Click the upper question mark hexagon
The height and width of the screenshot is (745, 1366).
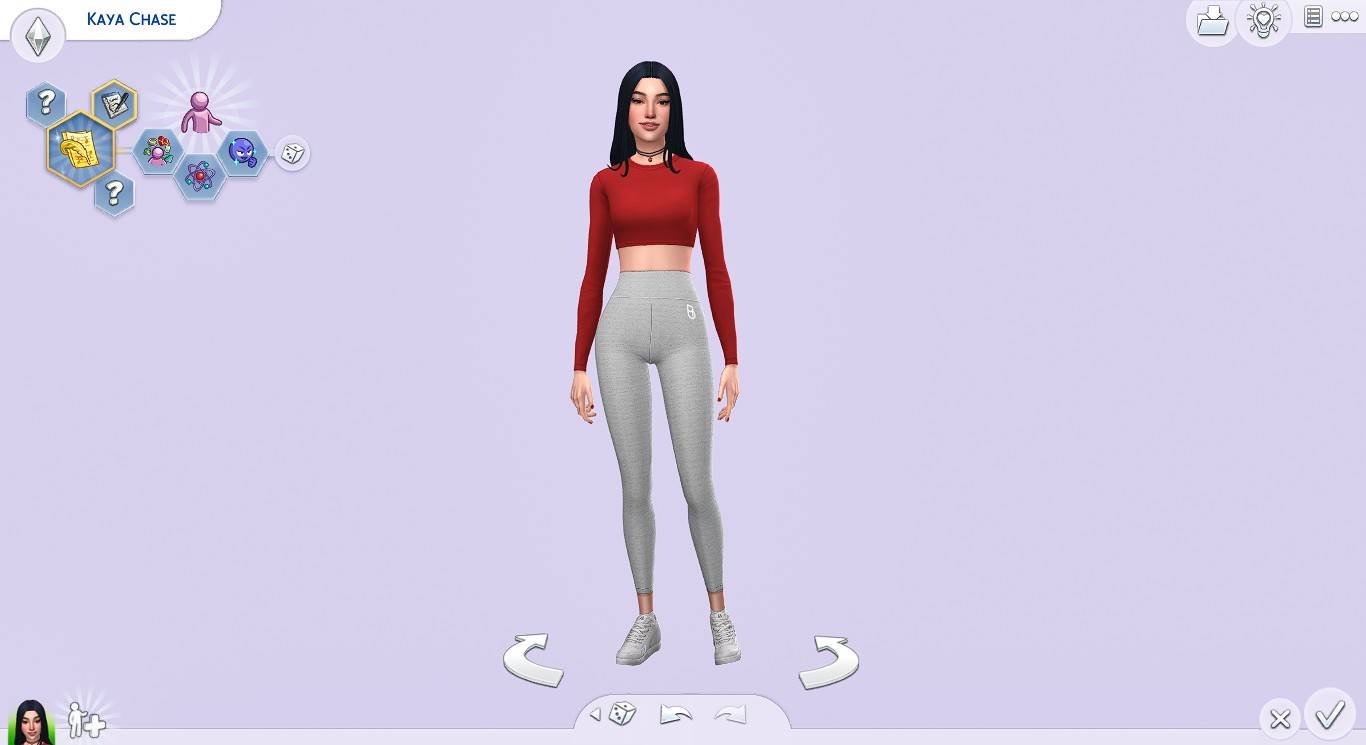tap(44, 100)
